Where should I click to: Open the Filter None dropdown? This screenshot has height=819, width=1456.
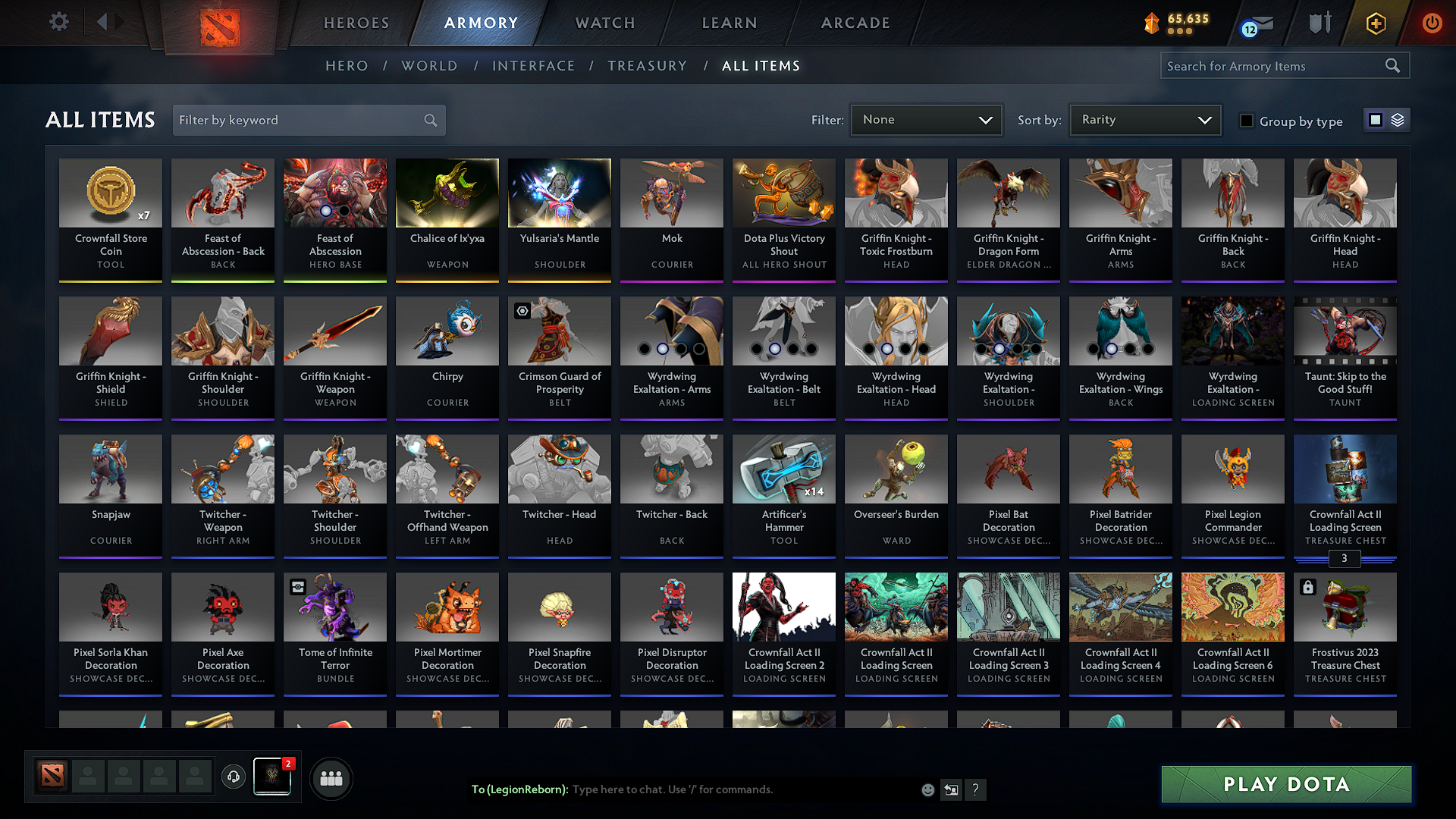(x=926, y=119)
